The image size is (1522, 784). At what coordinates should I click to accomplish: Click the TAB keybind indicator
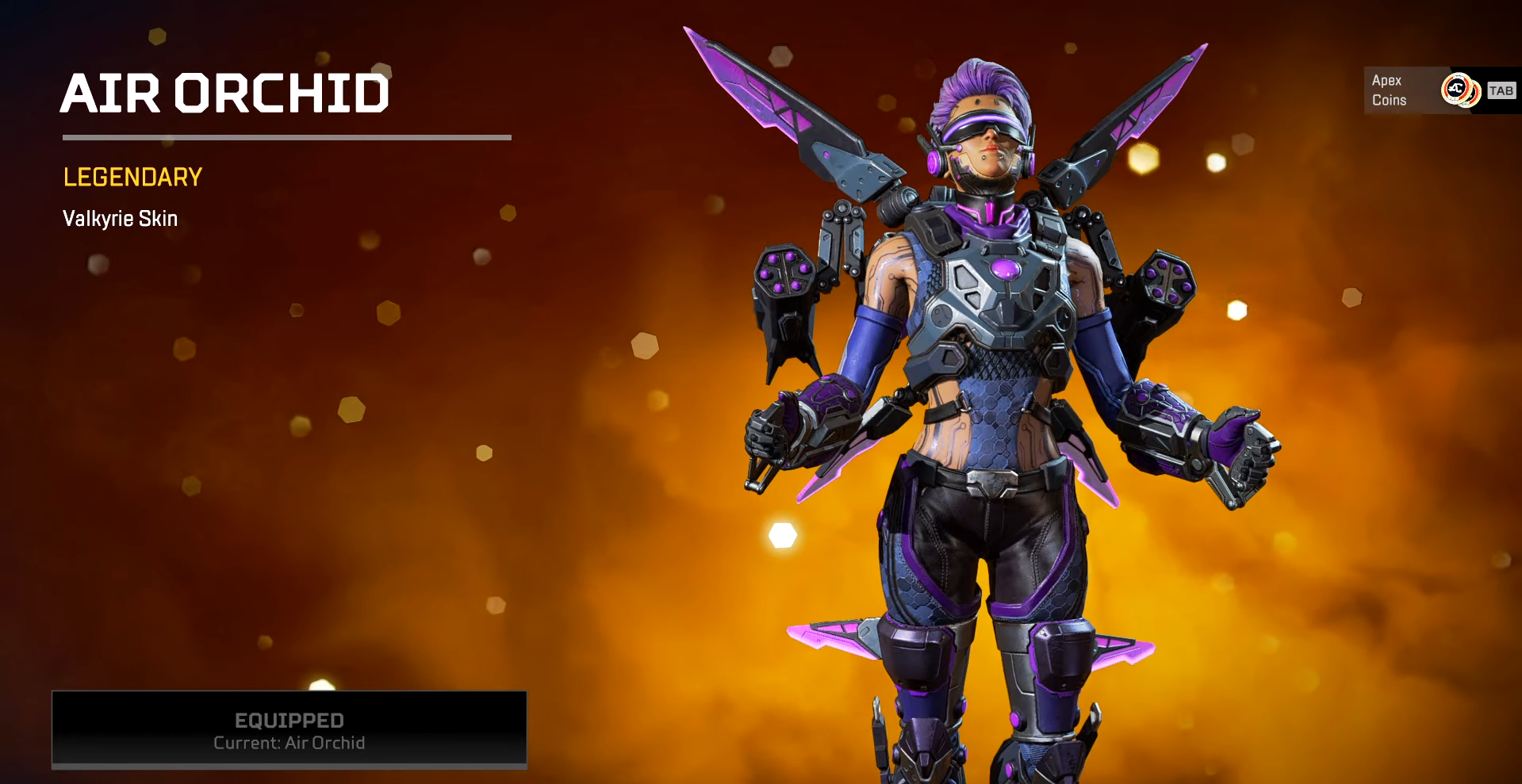coord(1501,90)
